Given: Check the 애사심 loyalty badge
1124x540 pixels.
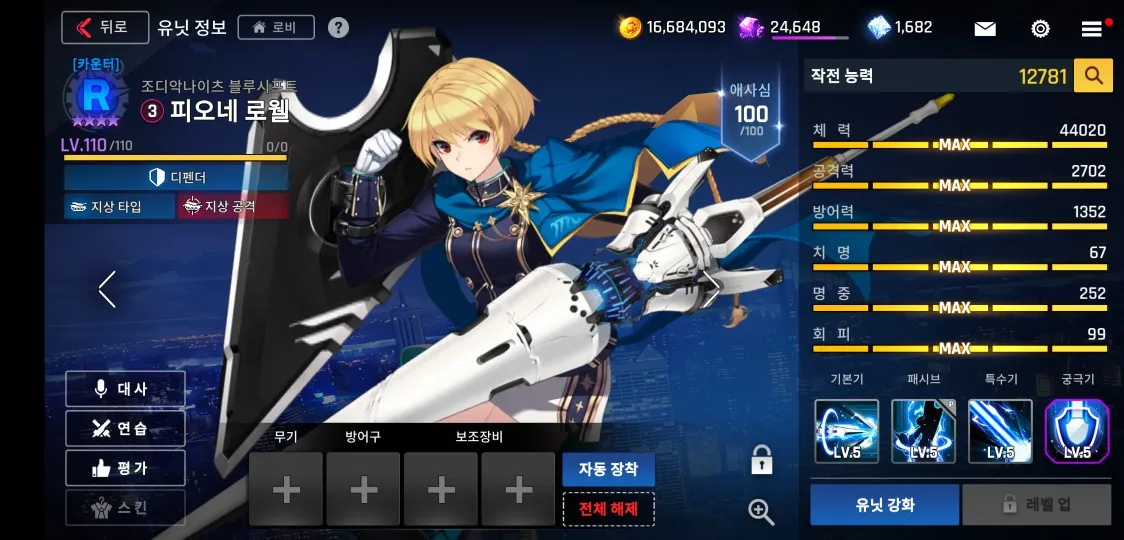Looking at the screenshot, I should (751, 113).
